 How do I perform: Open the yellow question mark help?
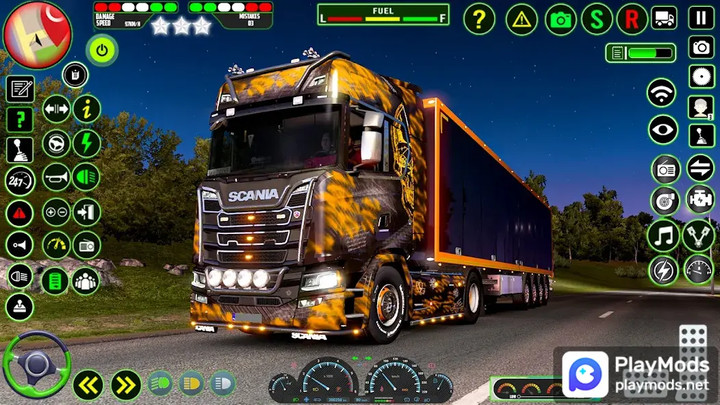[480, 18]
